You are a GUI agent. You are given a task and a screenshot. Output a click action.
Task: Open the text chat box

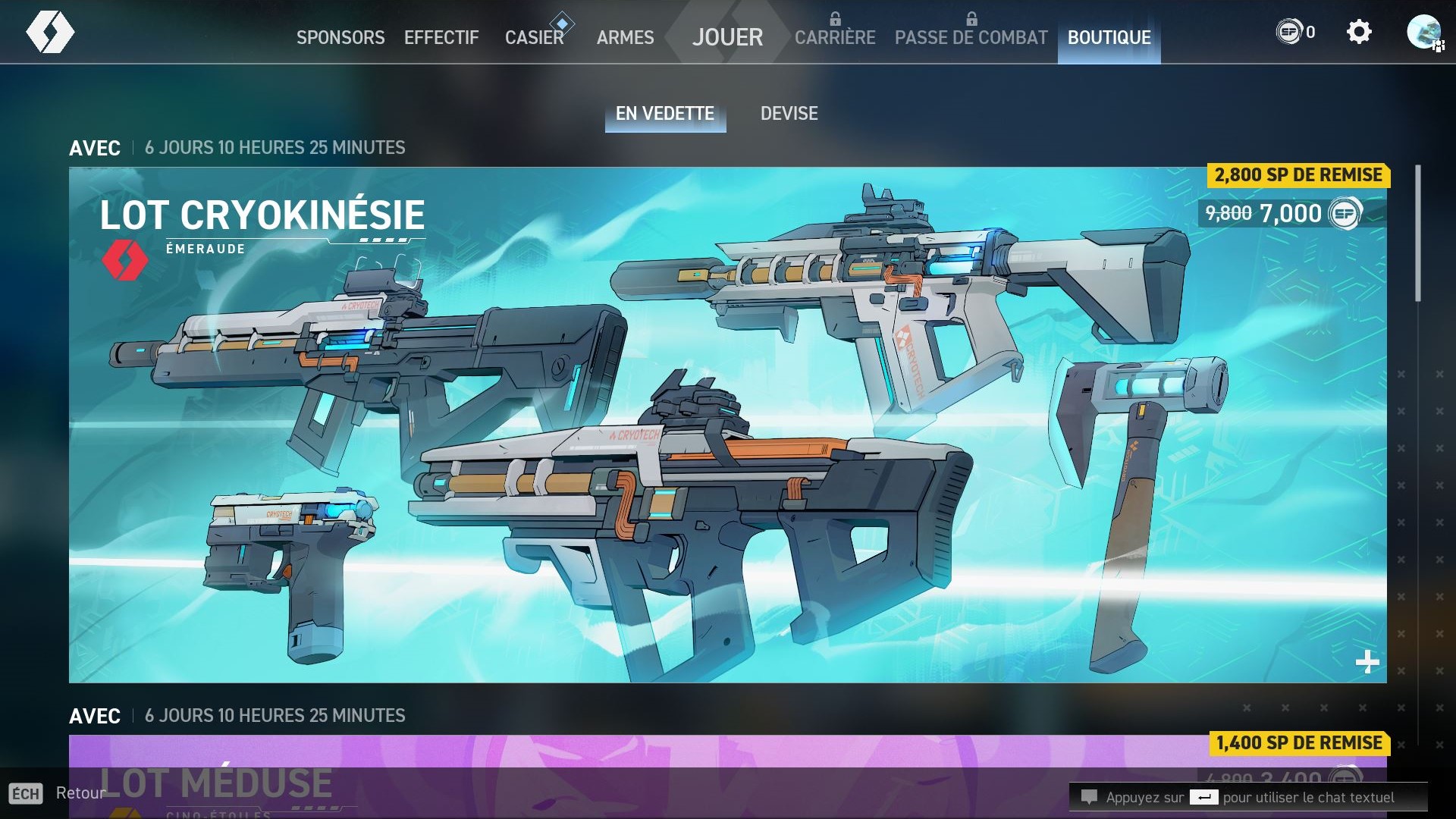(x=1248, y=797)
